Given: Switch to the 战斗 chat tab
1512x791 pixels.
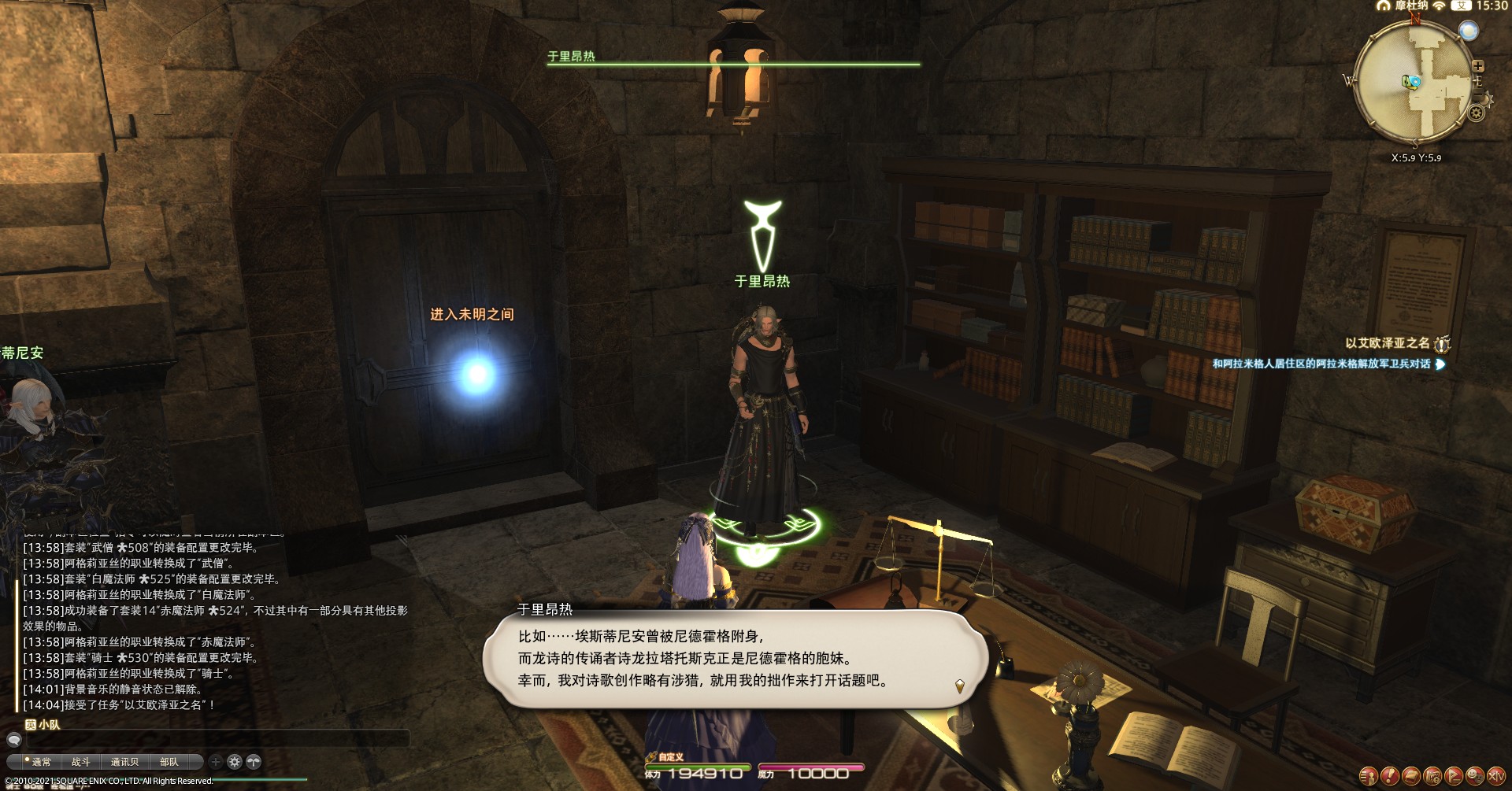Looking at the screenshot, I should [x=81, y=762].
